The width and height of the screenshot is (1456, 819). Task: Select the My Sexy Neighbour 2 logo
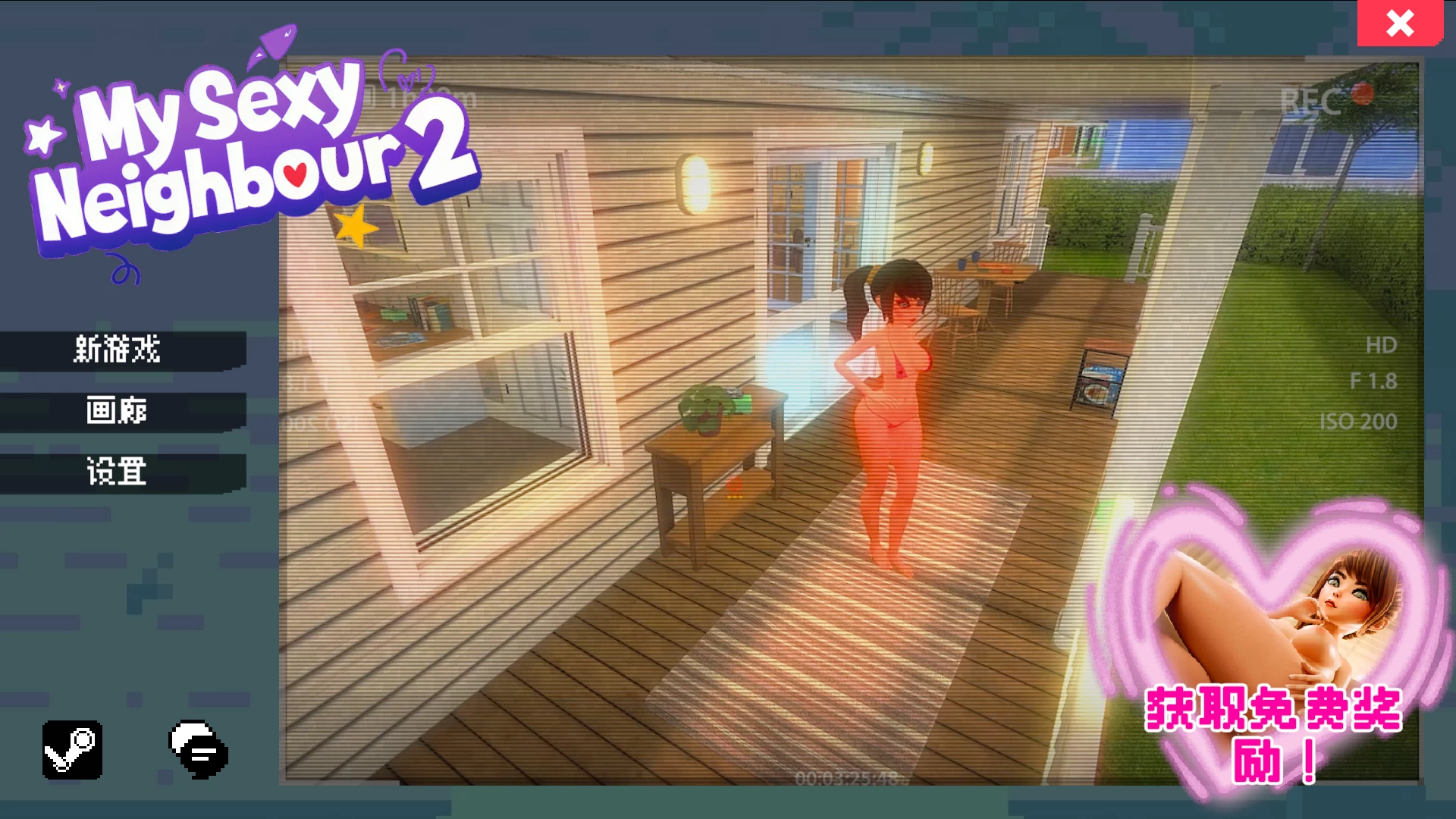pos(250,152)
